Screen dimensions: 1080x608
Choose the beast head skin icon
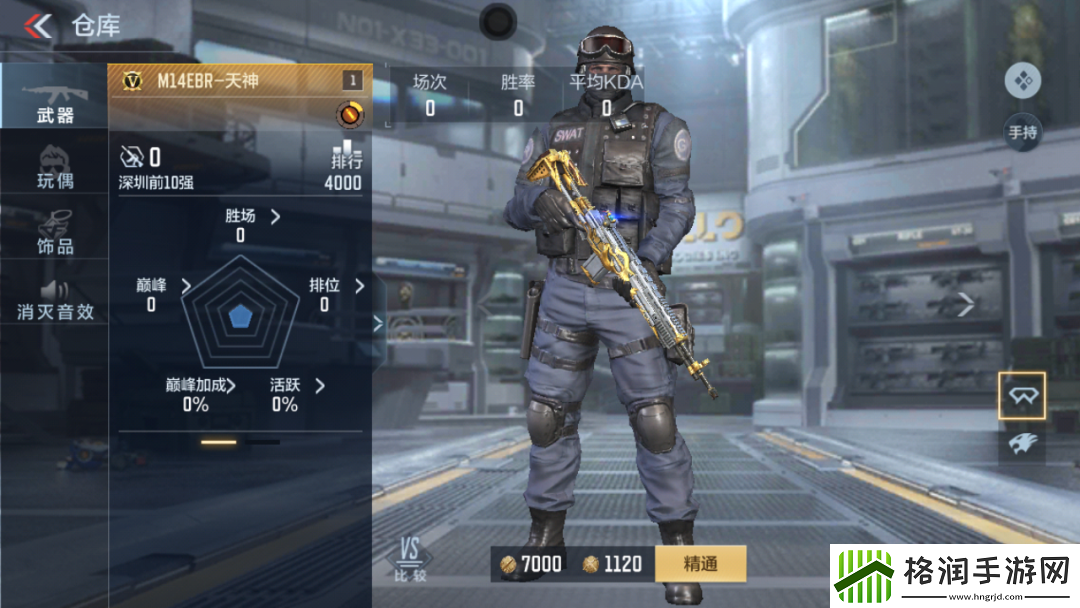click(x=1022, y=444)
